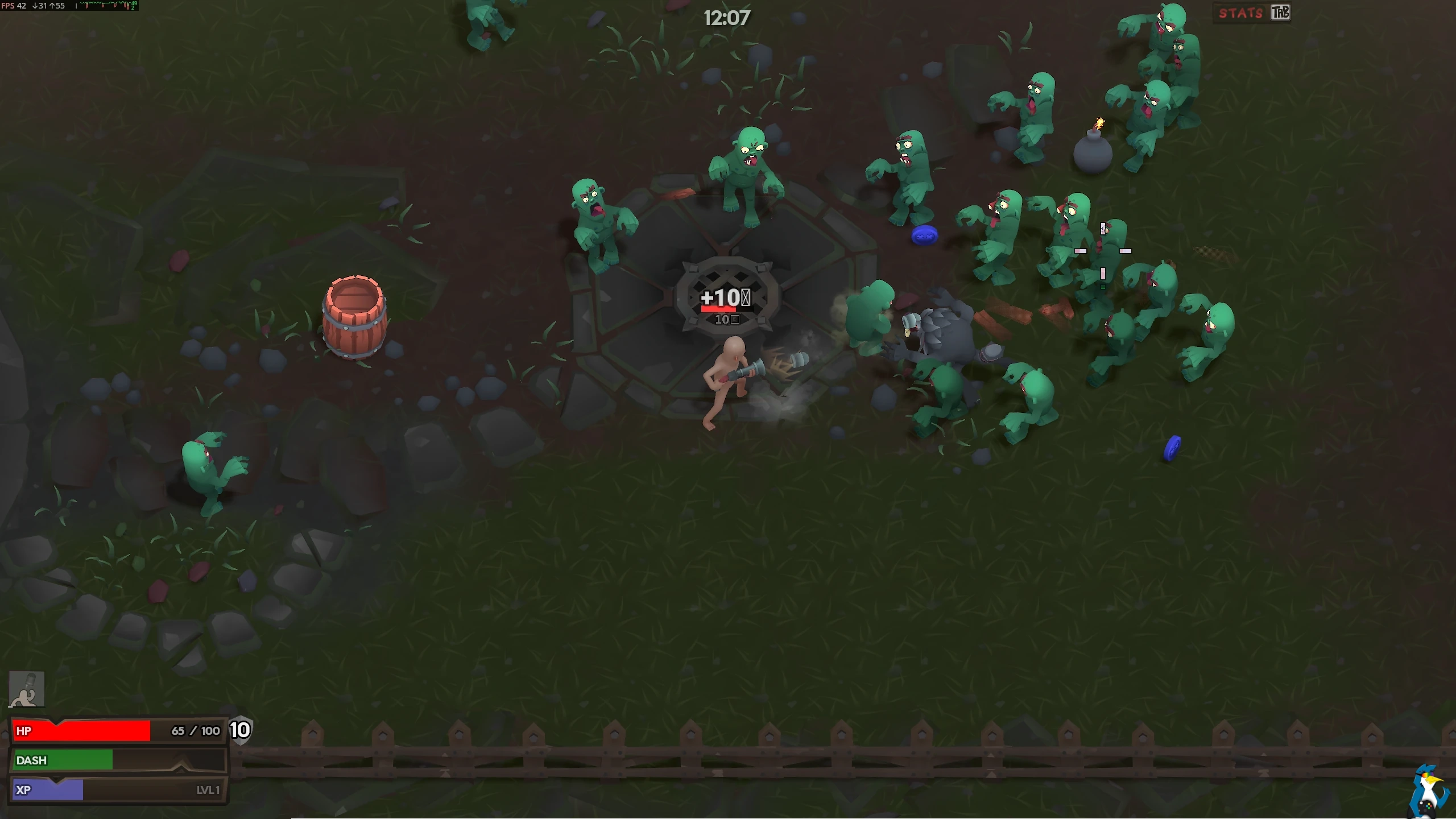This screenshot has height=819, width=1456.
Task: Open the STATS panel
Action: 1241,13
